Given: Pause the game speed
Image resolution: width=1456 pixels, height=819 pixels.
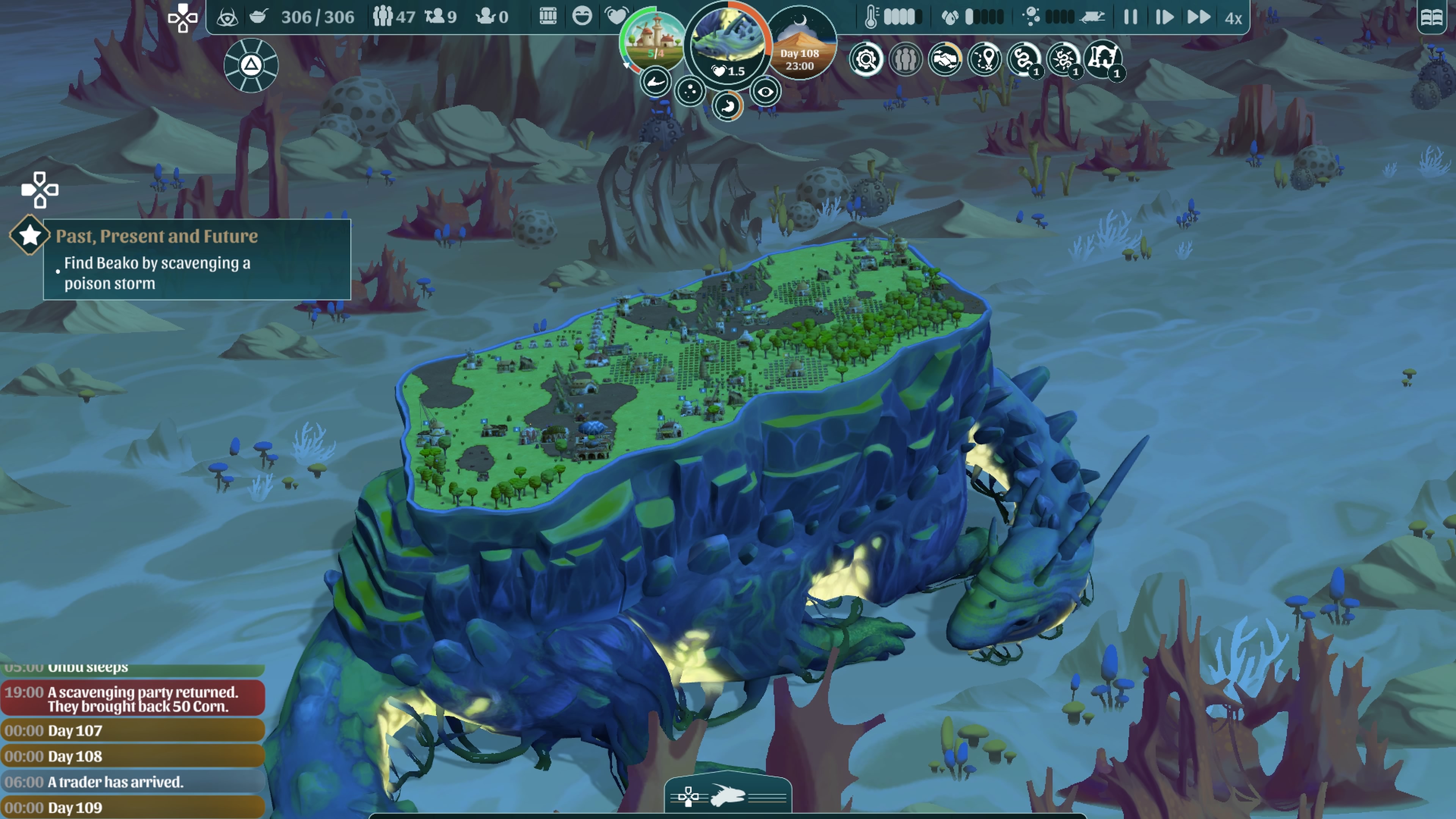Looking at the screenshot, I should click(1130, 17).
